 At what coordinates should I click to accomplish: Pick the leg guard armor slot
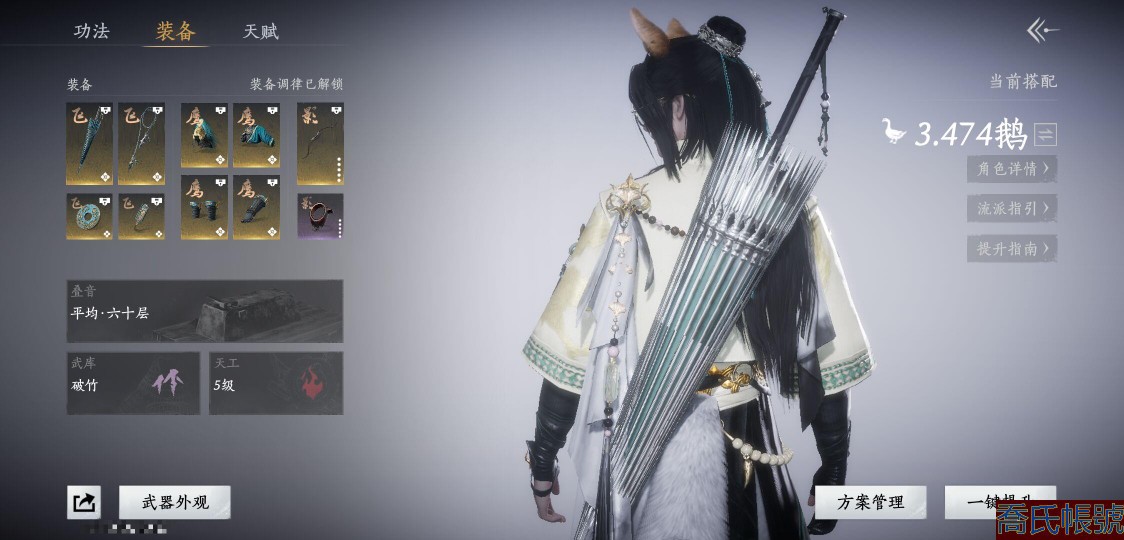(256, 207)
